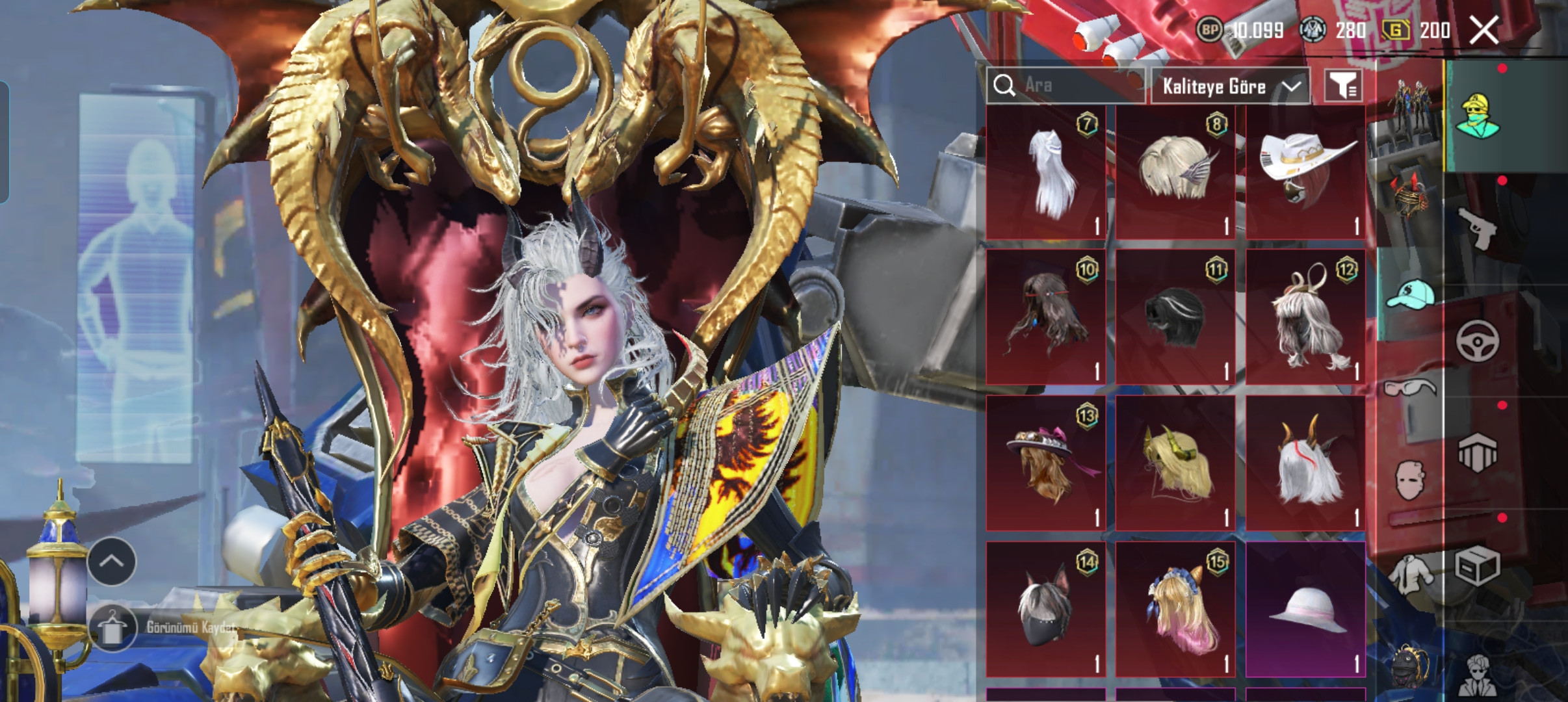Pick the brown hair with purple hat
The width and height of the screenshot is (1568, 702).
pos(1045,462)
